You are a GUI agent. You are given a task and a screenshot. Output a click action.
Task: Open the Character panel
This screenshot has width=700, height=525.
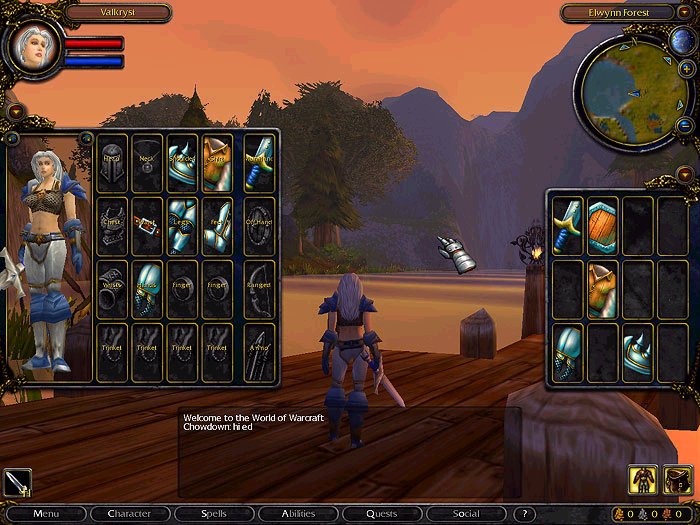point(129,514)
